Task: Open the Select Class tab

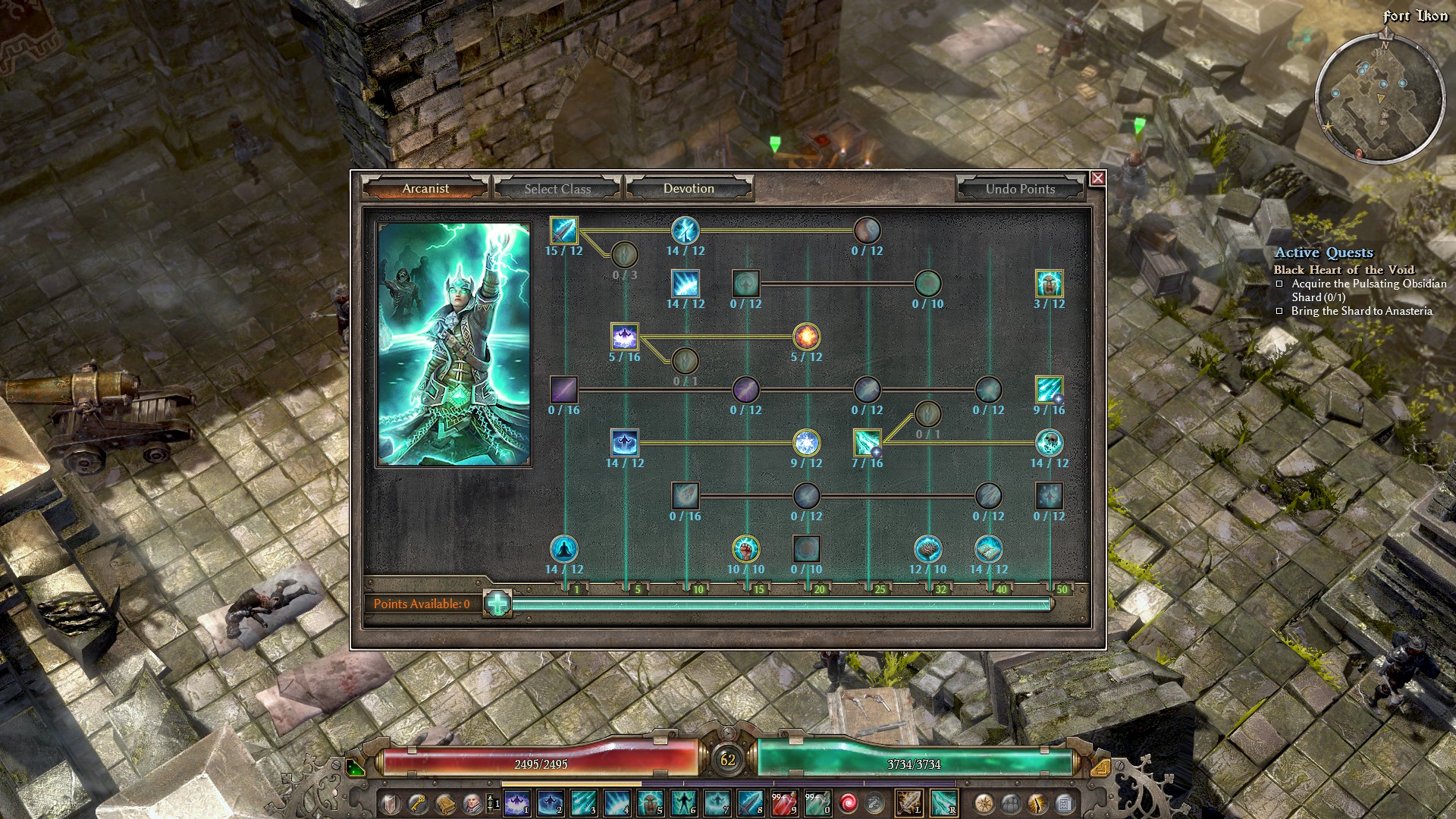Action: 557,189
